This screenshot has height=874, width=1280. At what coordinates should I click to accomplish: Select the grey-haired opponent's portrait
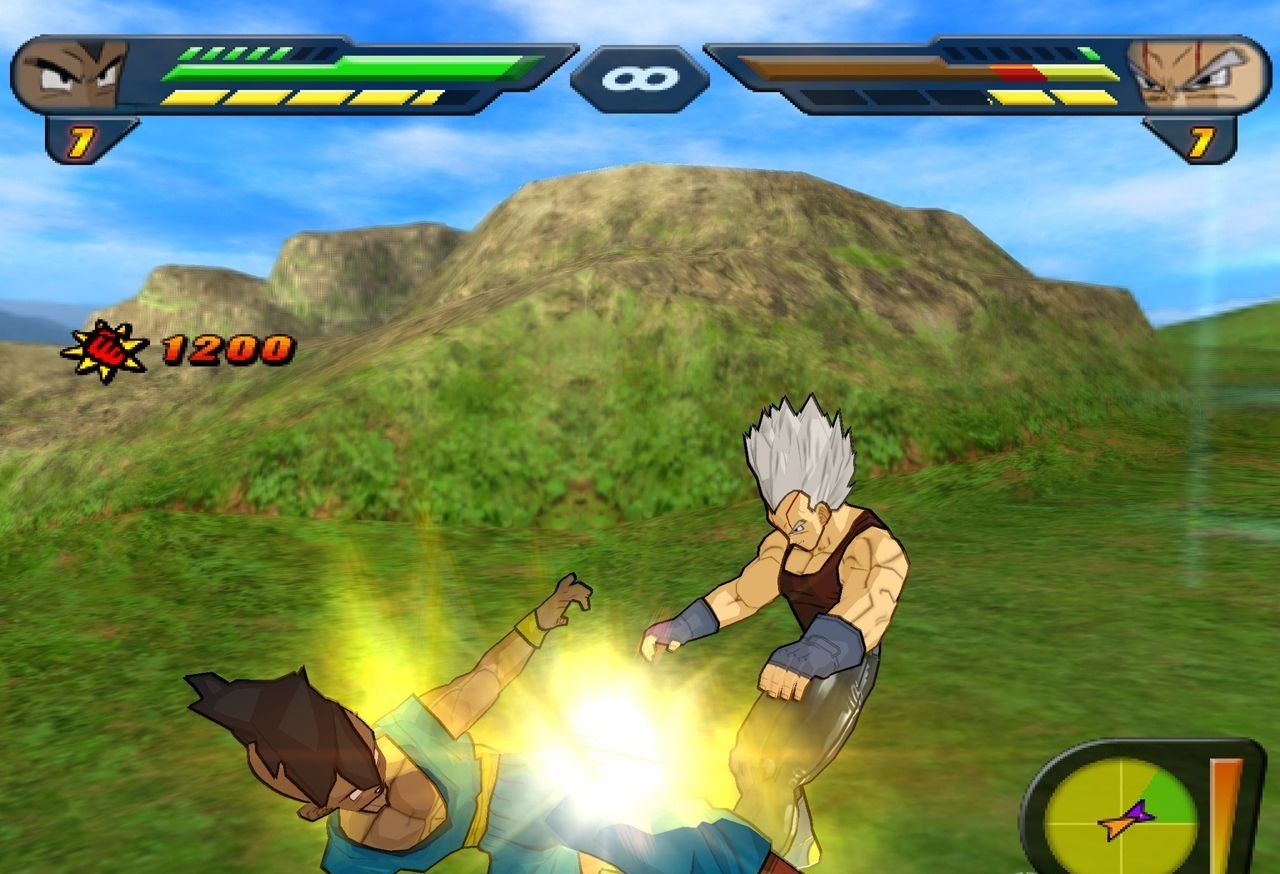pyautogui.click(x=1196, y=74)
